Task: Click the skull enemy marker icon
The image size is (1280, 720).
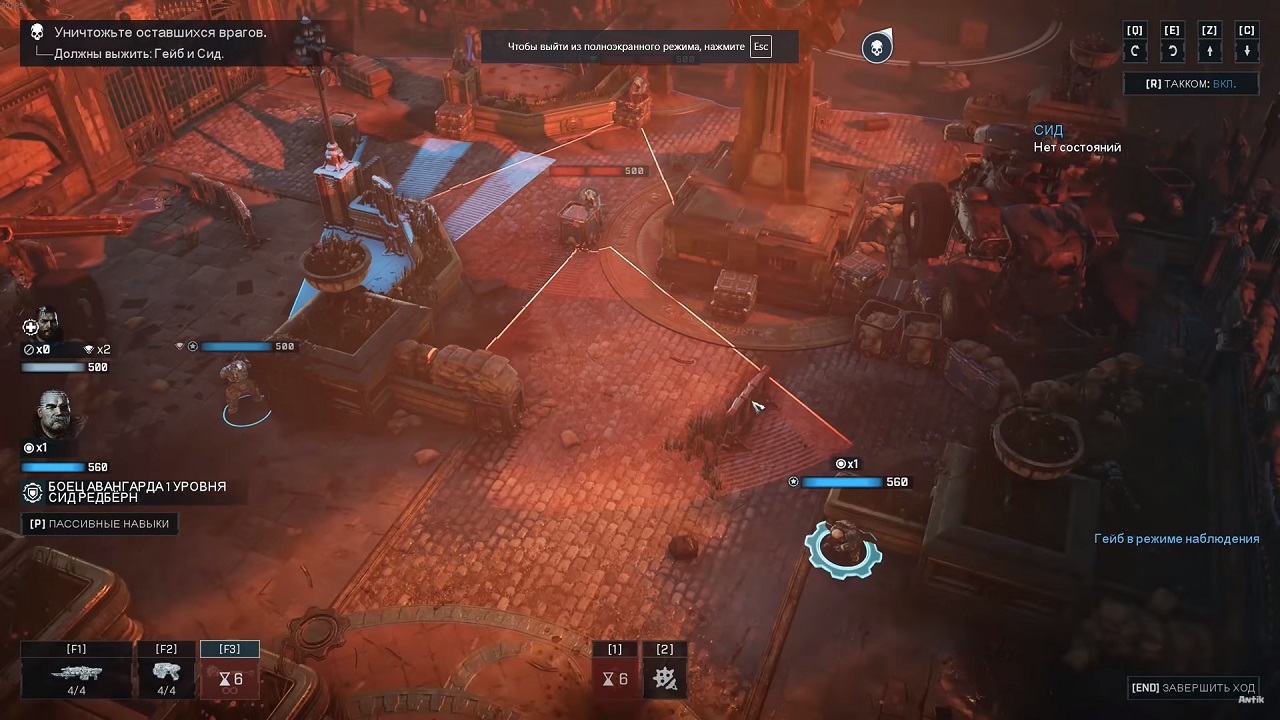Action: (x=877, y=47)
